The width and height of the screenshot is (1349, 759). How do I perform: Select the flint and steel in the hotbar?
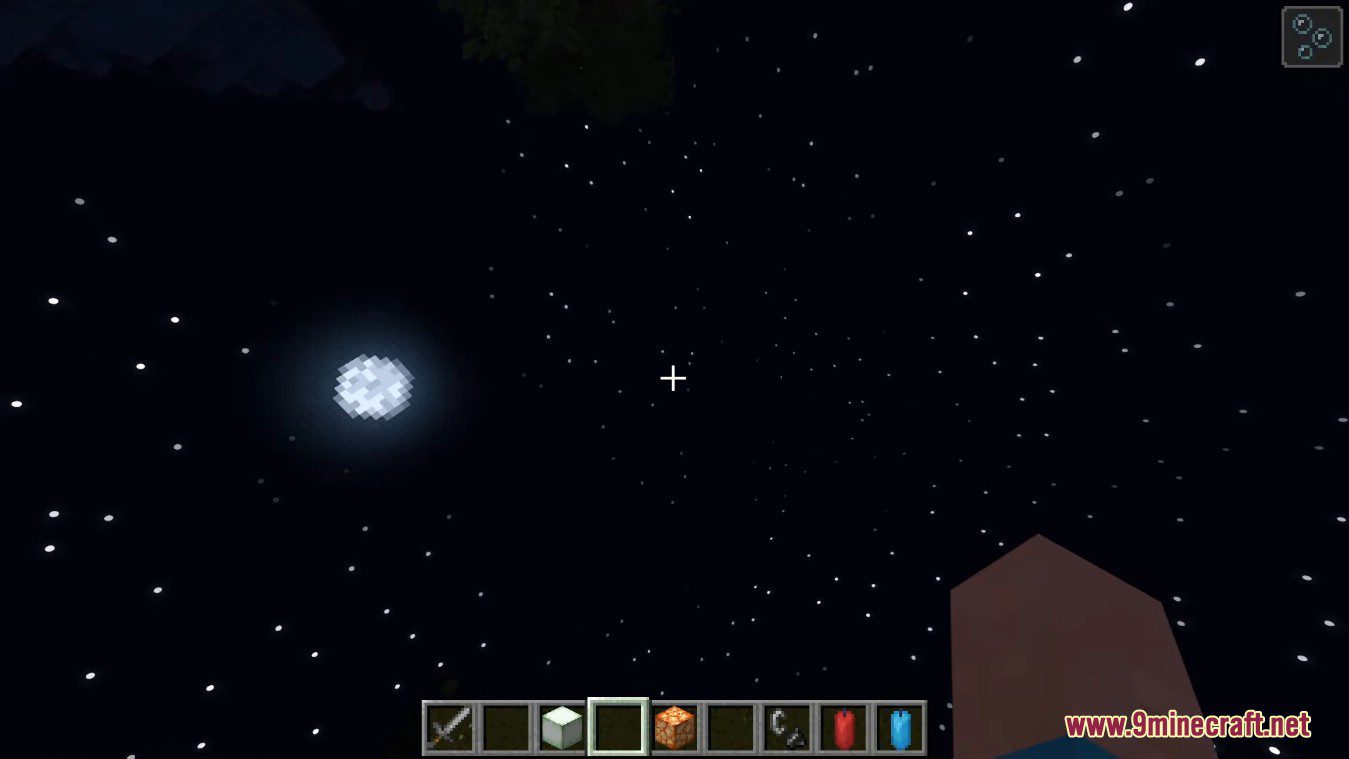tap(787, 730)
